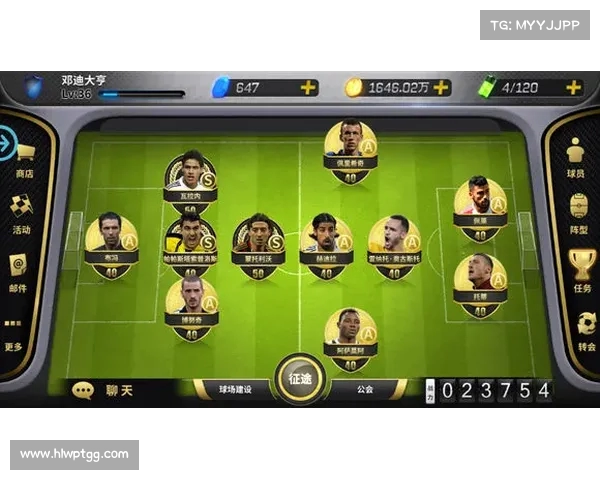The image size is (600, 480).
Task: Select goalkeeper 布冯 player card
Action: click(111, 244)
